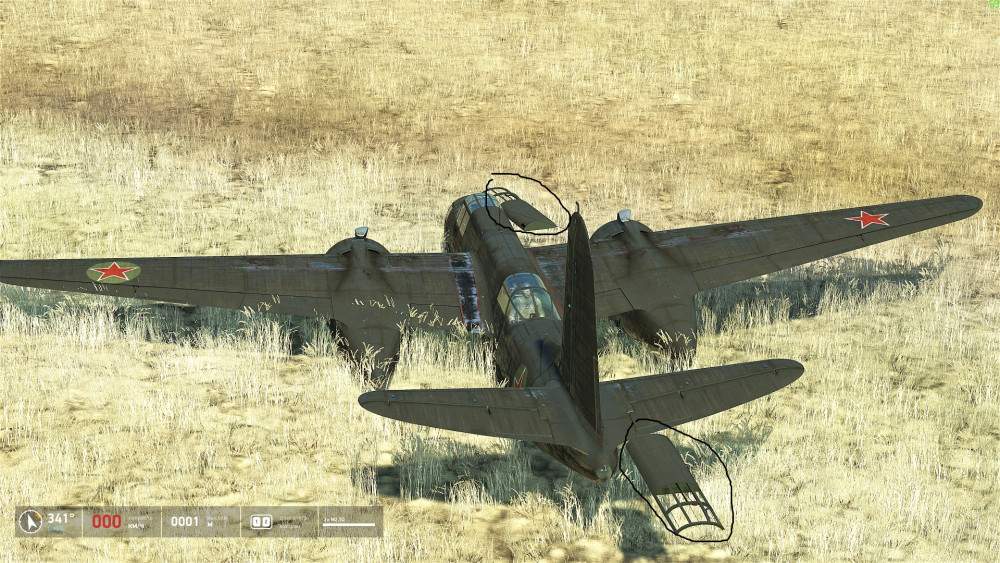Select the engine 1-2 indicator icon
Viewport: 1000px width, 563px height.
coord(261,521)
